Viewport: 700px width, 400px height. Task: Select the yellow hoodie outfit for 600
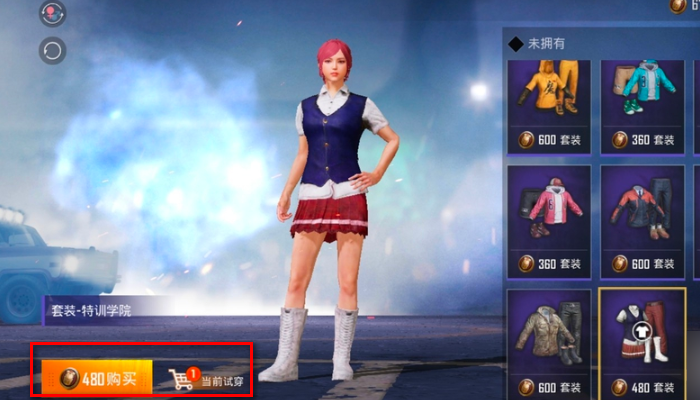pyautogui.click(x=547, y=105)
